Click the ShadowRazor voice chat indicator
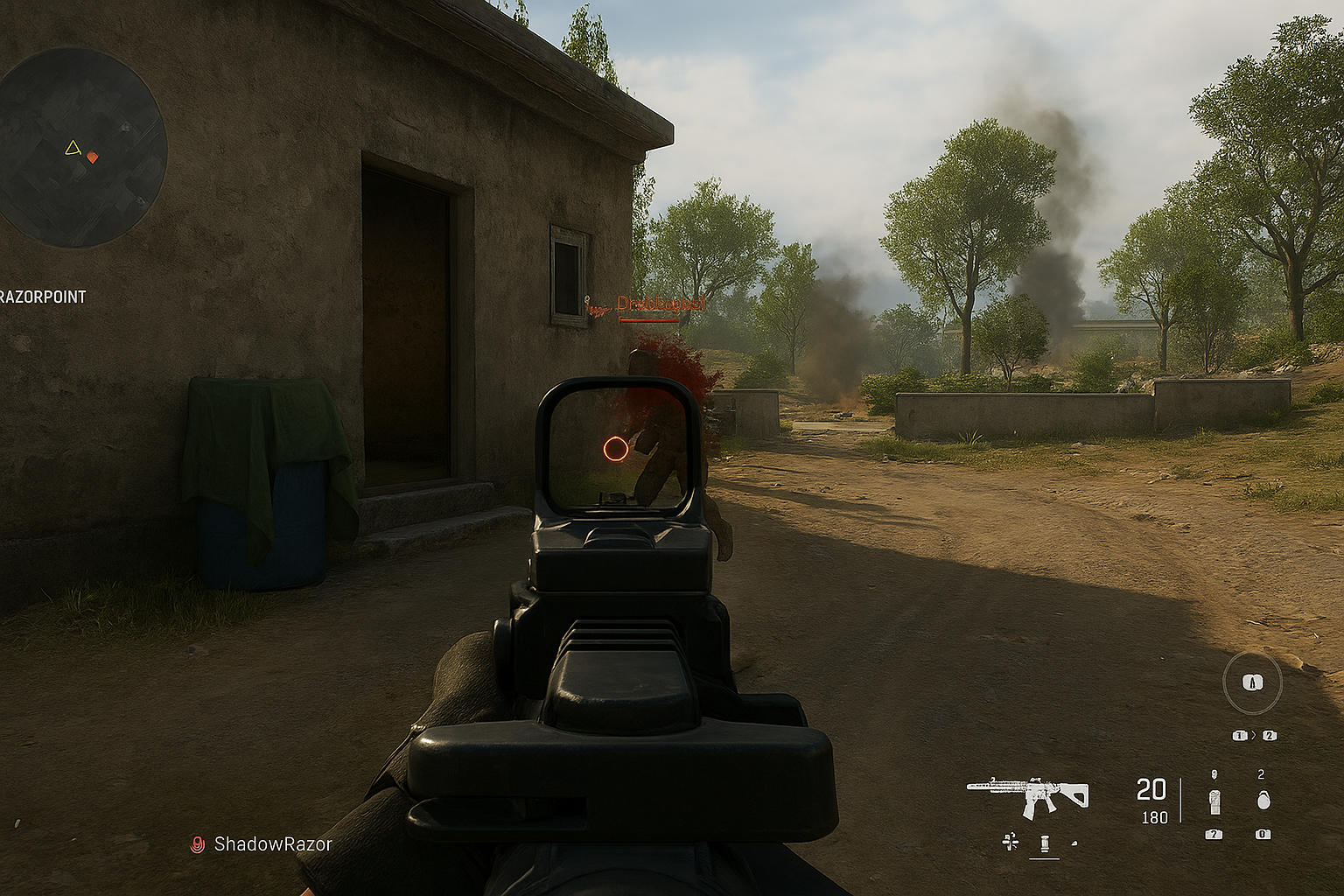This screenshot has height=896, width=1344. pos(198,844)
